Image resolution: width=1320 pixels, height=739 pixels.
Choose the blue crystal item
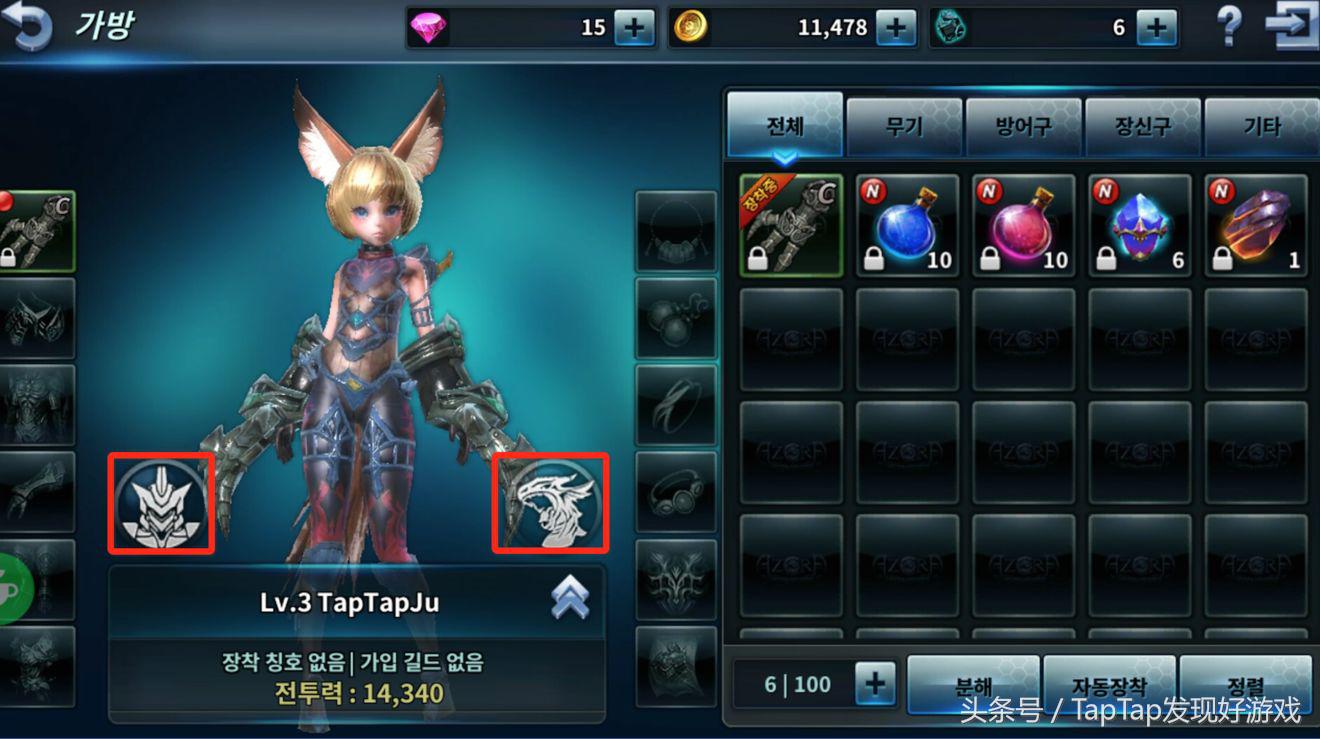pos(1140,225)
